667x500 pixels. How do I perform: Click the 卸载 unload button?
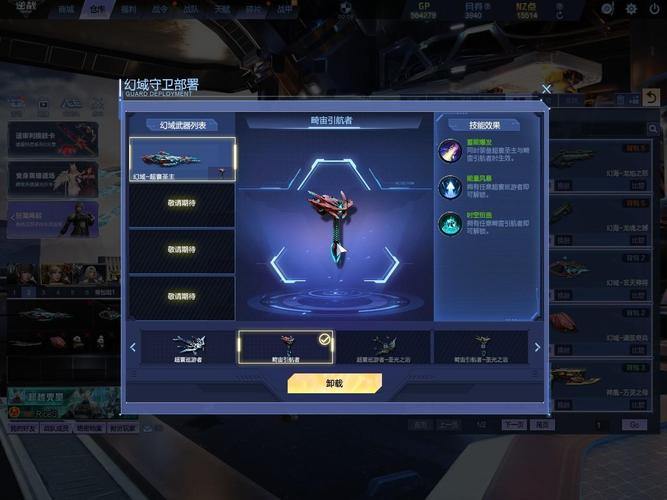coord(334,383)
